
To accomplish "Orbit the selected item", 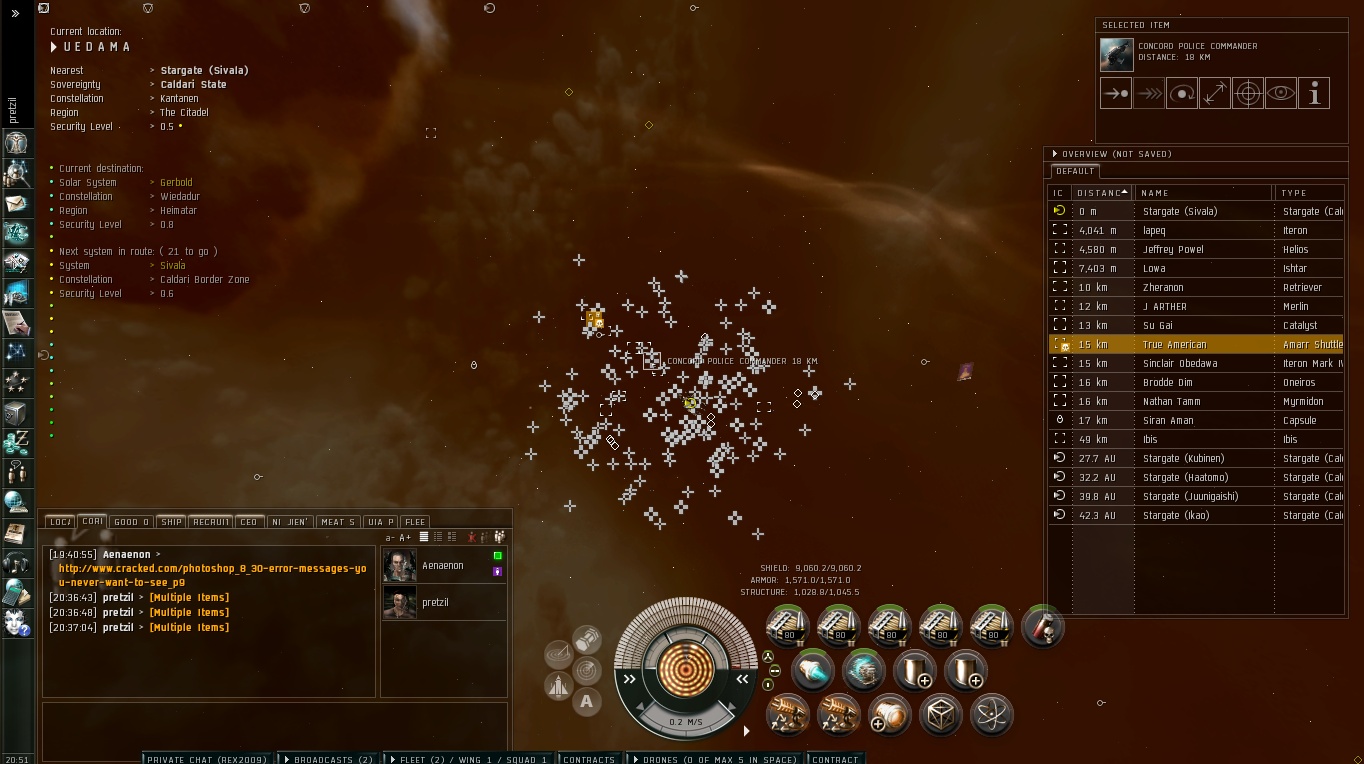I will pyautogui.click(x=1182, y=94).
